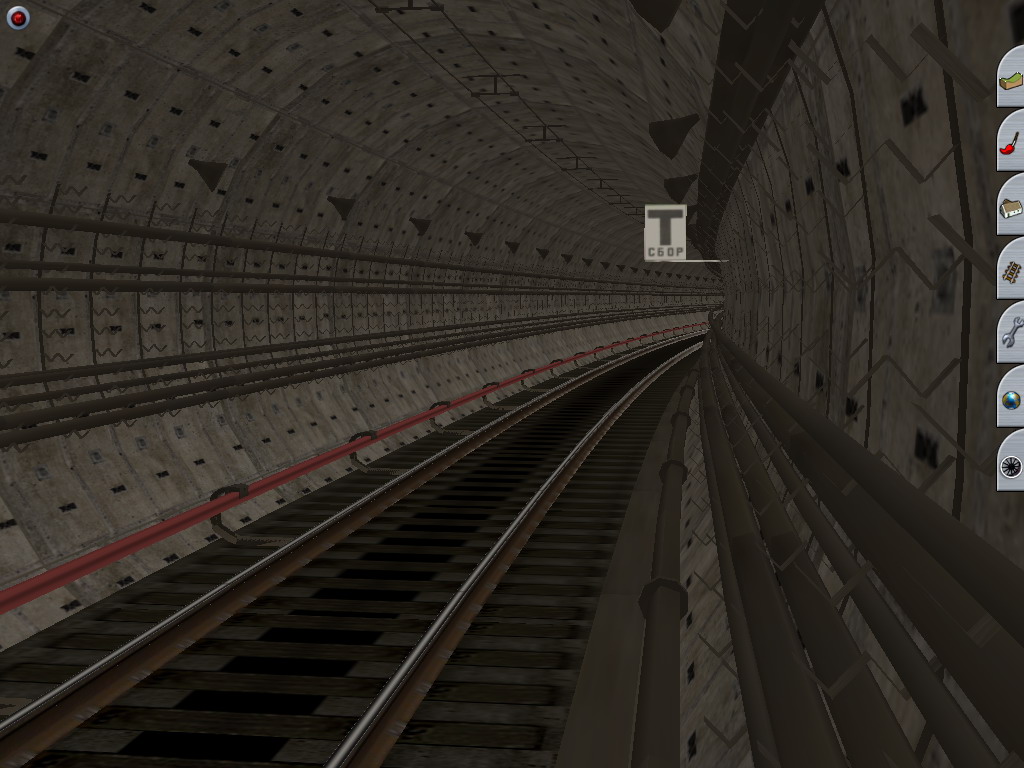Switch to the terrain topology tab
Screen dimensions: 1024x768
1011,79
